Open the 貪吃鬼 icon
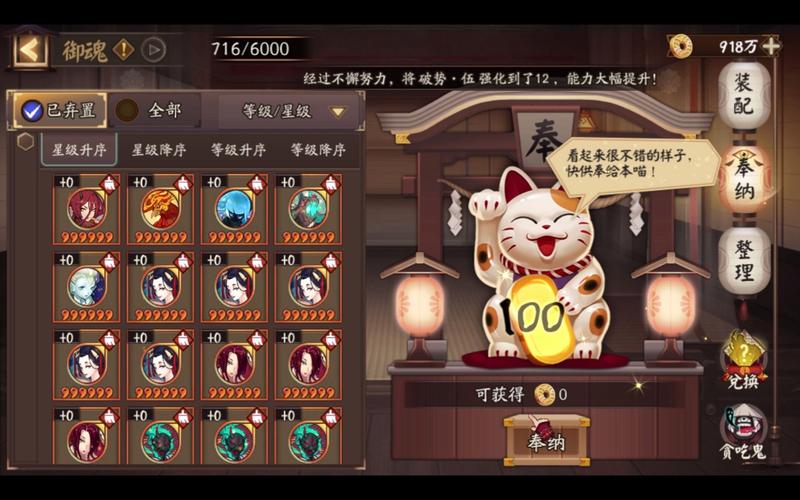Image resolution: width=800 pixels, height=500 pixels. coord(744,432)
